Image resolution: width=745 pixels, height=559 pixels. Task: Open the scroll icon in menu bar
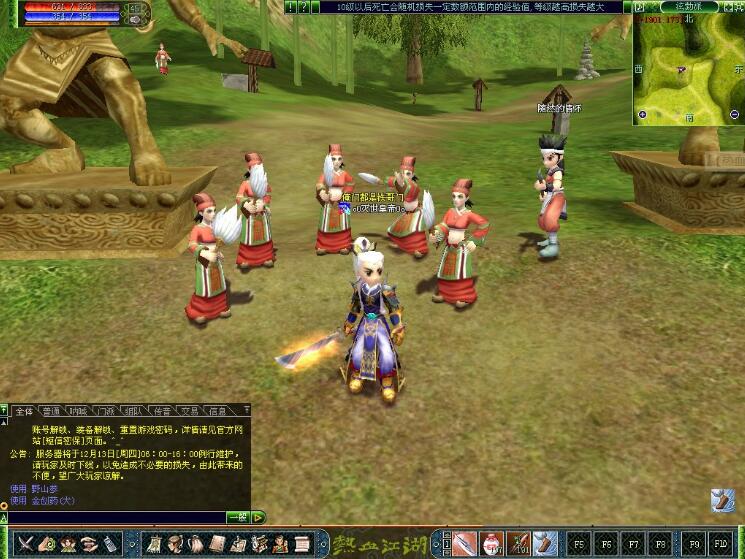302,543
